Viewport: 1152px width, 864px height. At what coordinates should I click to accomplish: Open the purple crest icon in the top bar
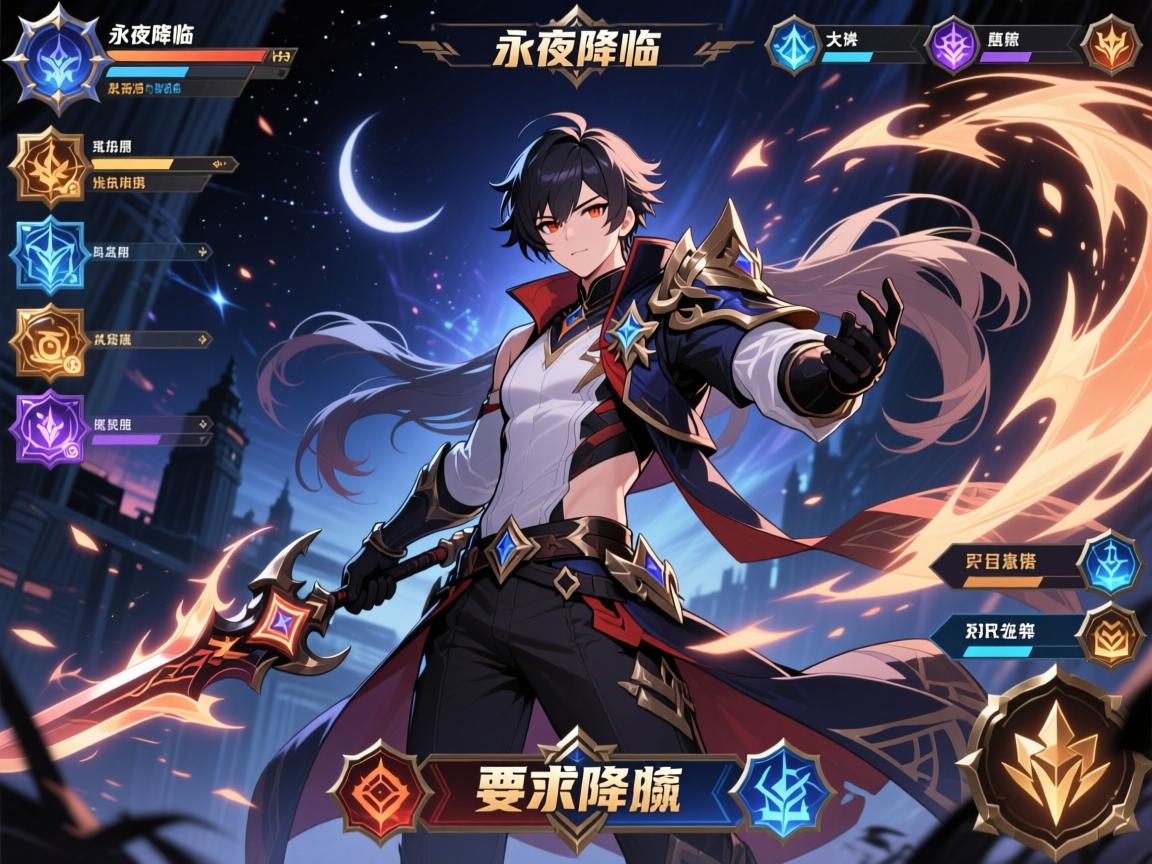951,46
